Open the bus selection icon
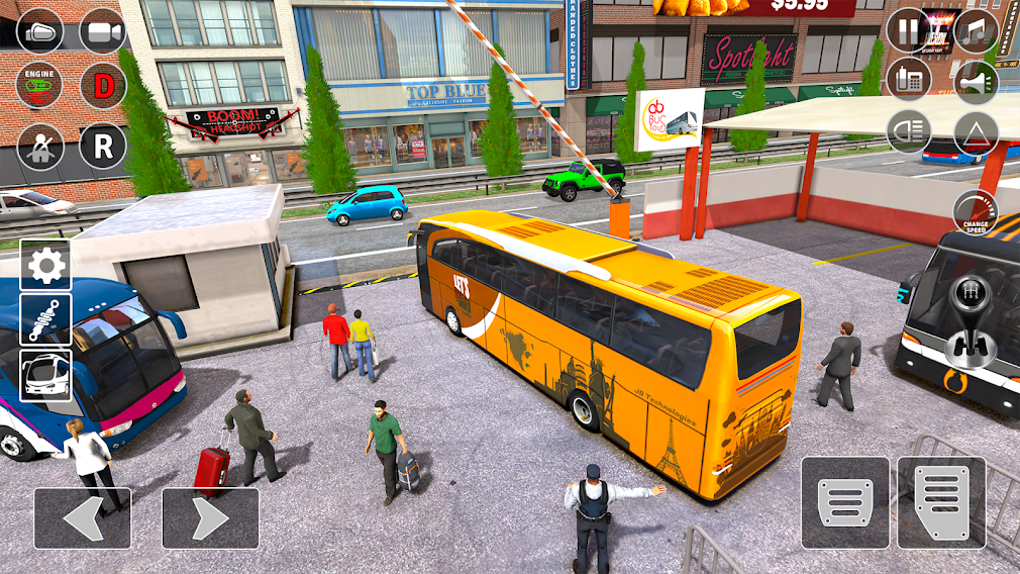 pos(46,375)
